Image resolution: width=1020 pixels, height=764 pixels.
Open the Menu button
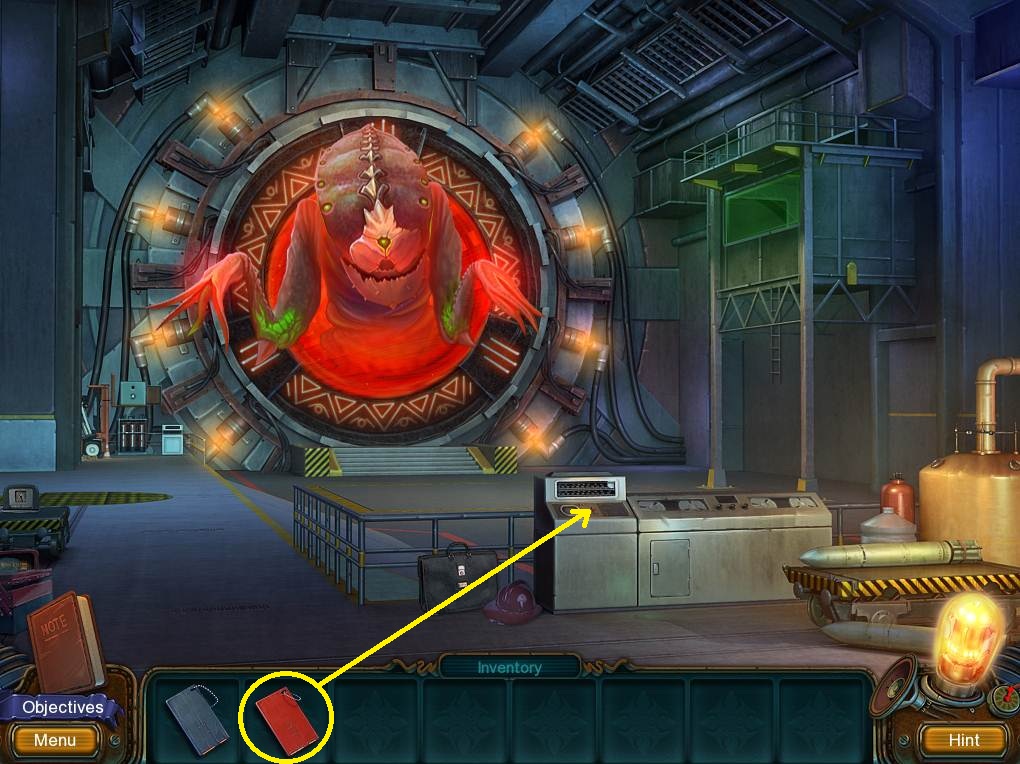click(54, 741)
